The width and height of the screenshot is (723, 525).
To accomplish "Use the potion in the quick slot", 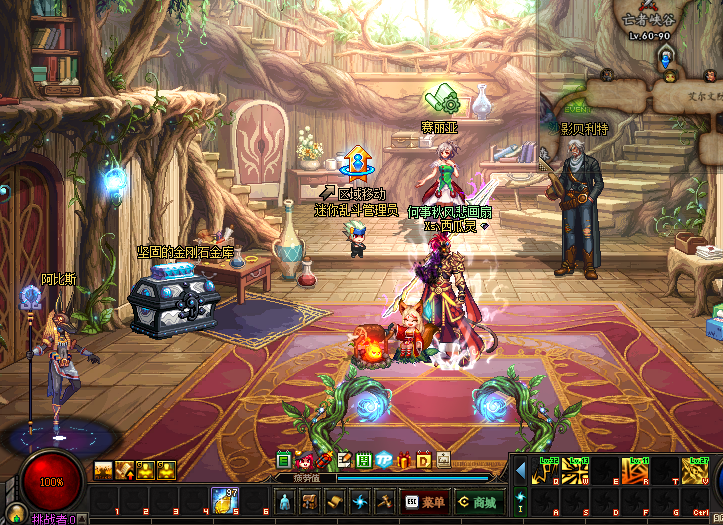I will pyautogui.click(x=223, y=500).
